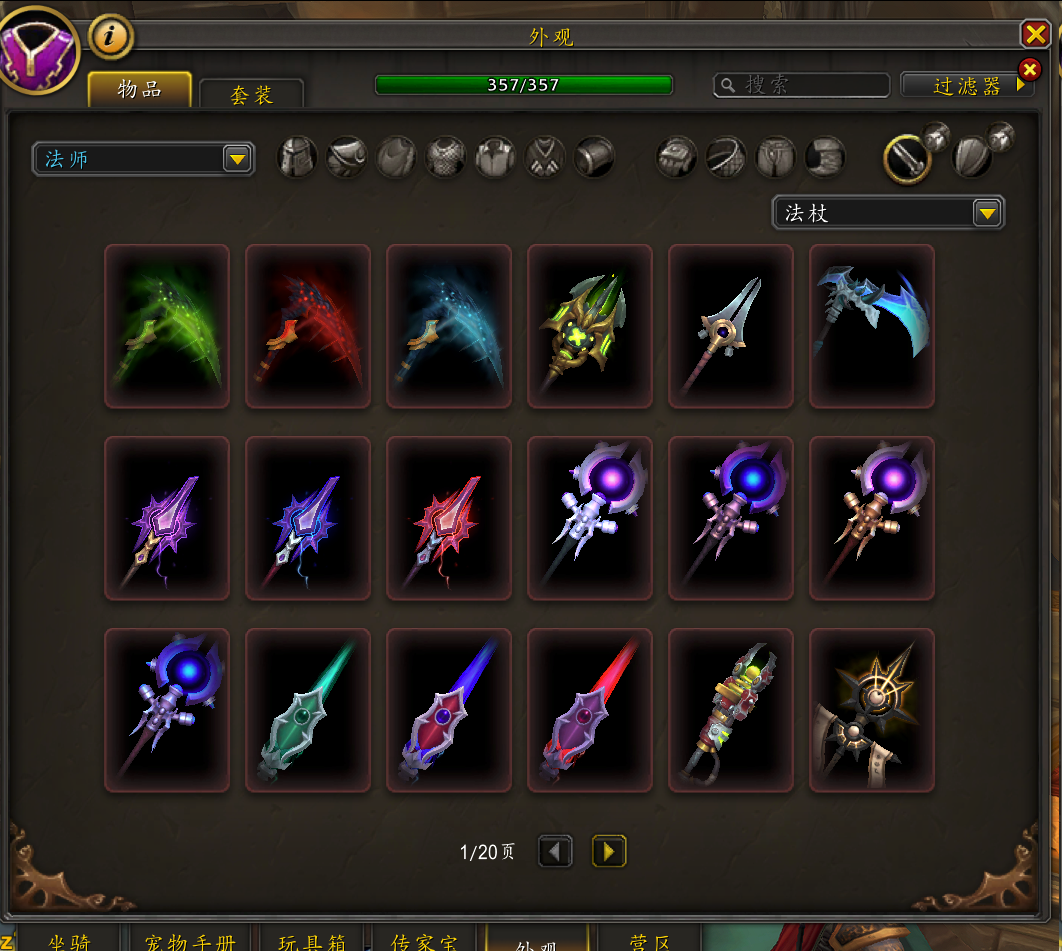Select the golden sunburst staff appearance
Image resolution: width=1062 pixels, height=951 pixels.
click(872, 710)
